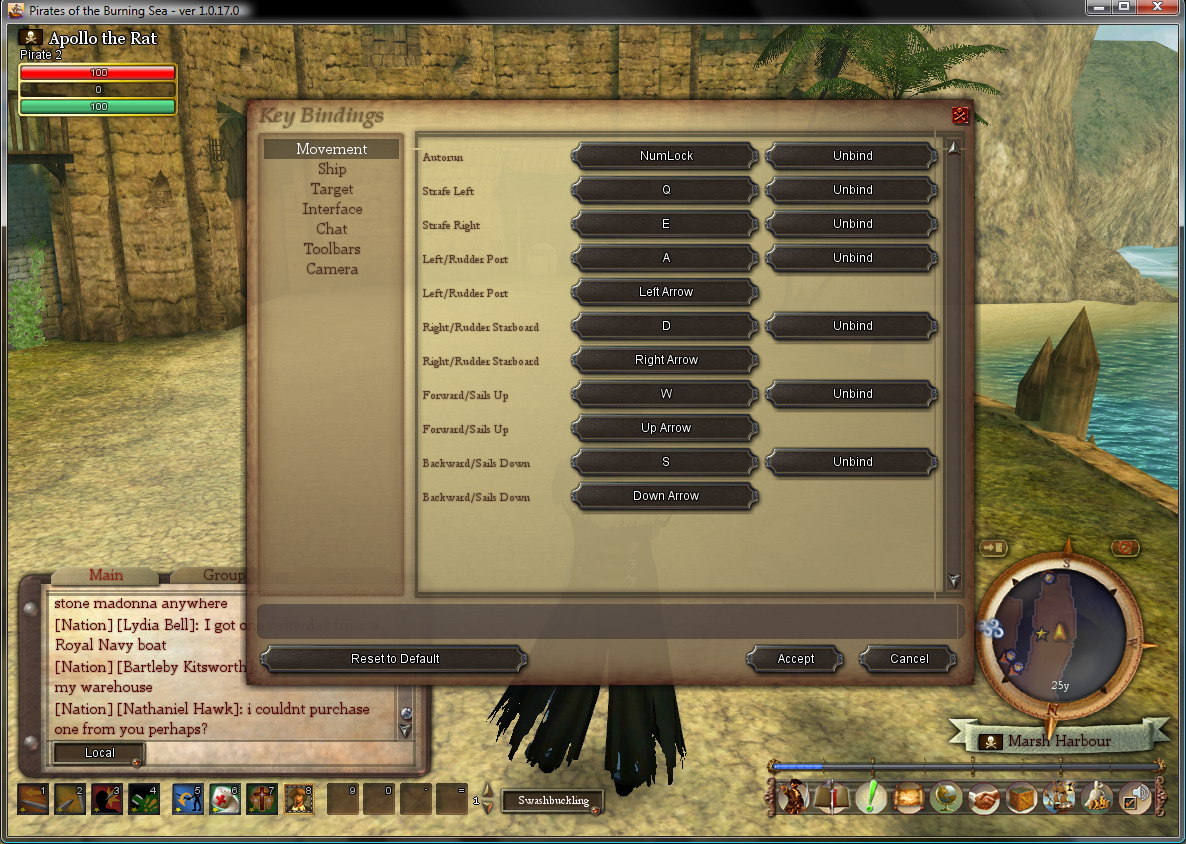1186x844 pixels.
Task: Open the Main chat tab
Action: tap(106, 575)
